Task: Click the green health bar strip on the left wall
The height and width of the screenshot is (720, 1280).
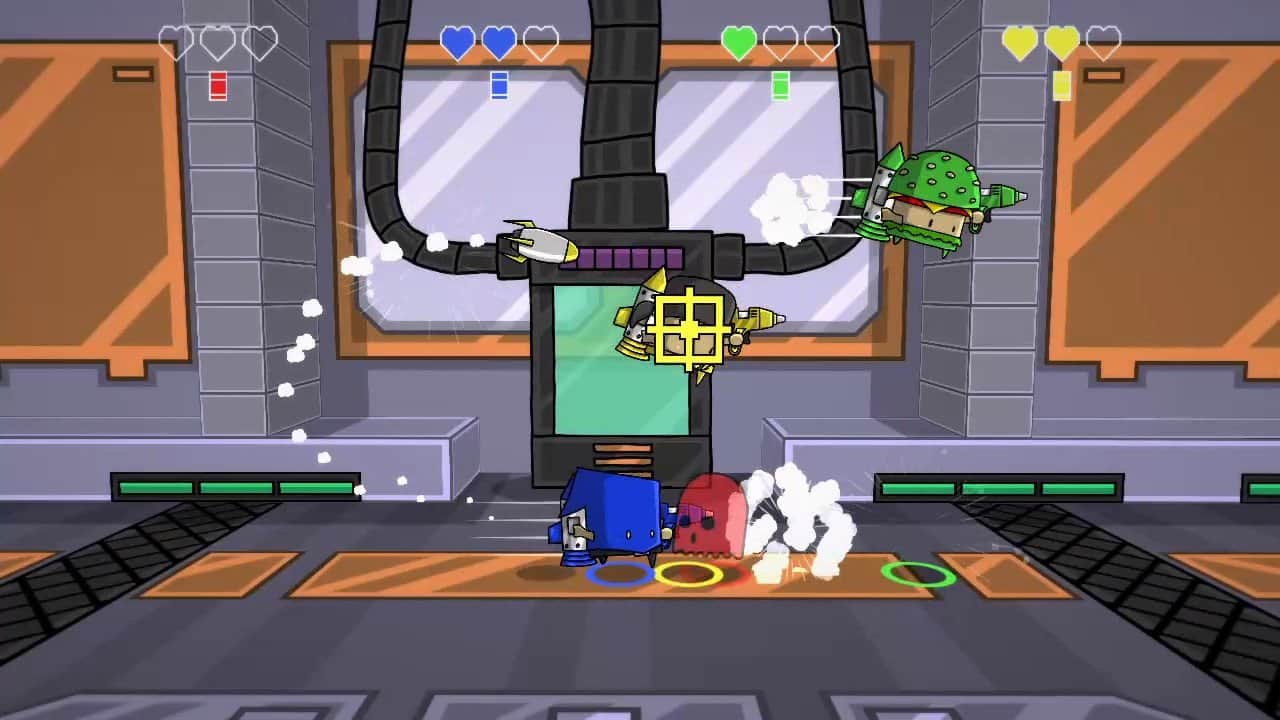Action: click(x=235, y=487)
